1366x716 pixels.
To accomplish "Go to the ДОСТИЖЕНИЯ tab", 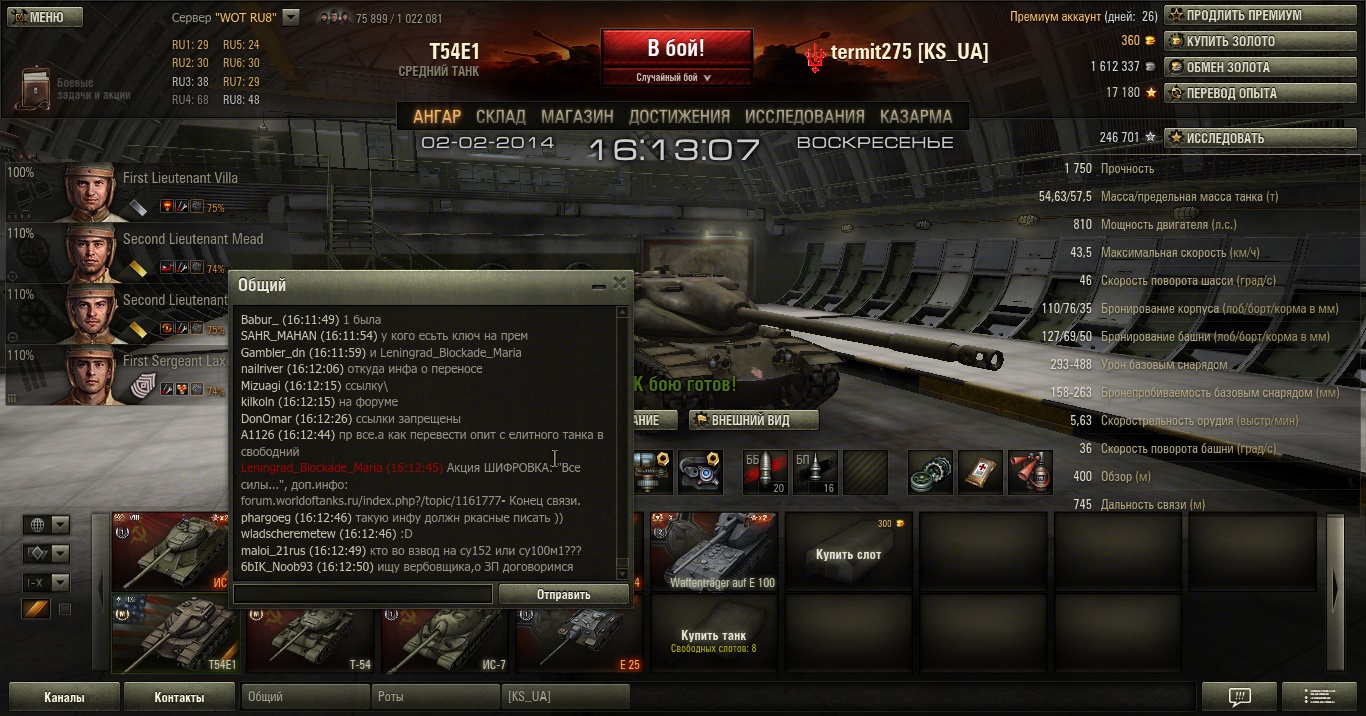I will pyautogui.click(x=679, y=116).
